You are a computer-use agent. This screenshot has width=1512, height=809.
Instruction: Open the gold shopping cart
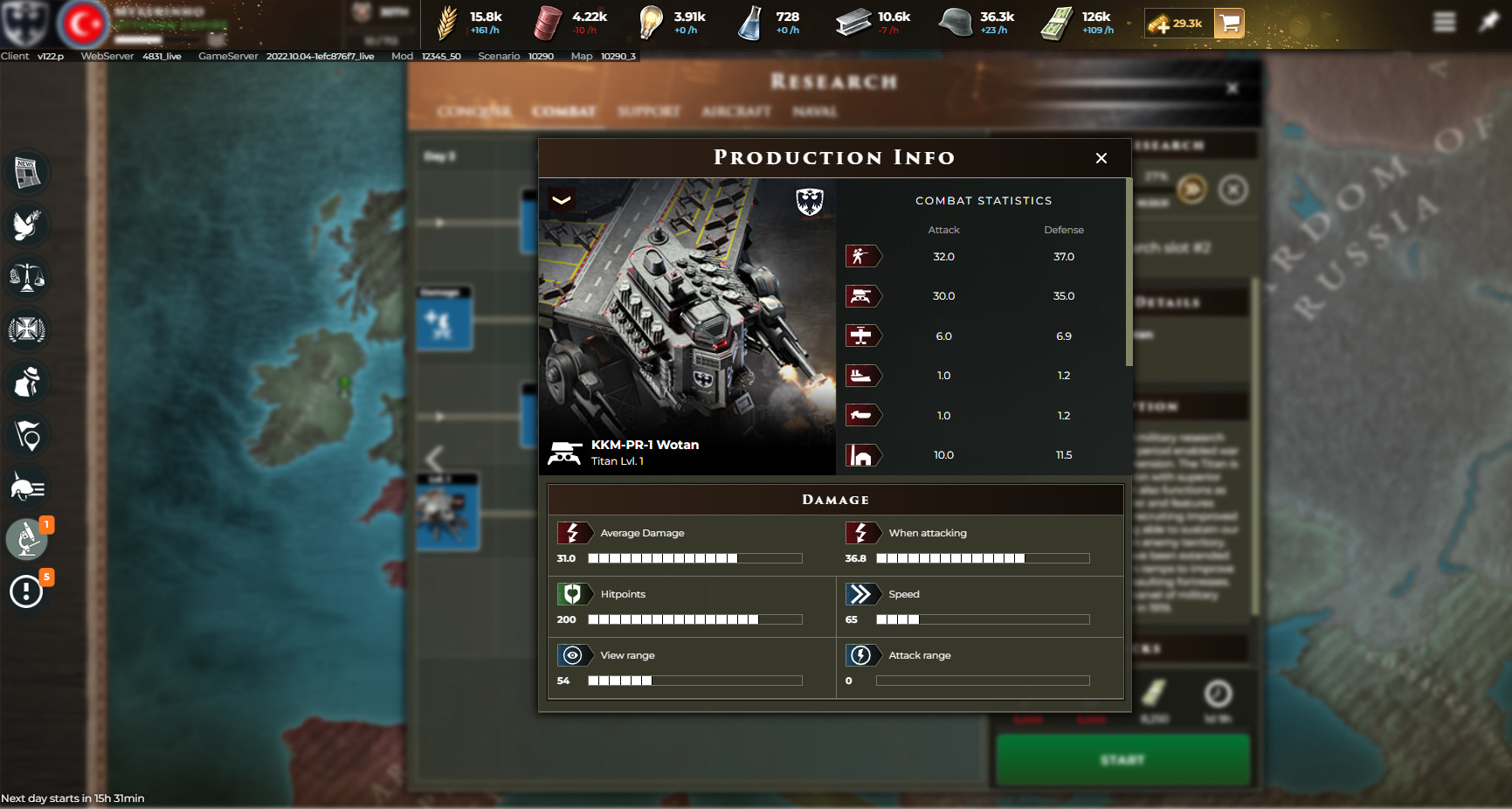pyautogui.click(x=1230, y=24)
